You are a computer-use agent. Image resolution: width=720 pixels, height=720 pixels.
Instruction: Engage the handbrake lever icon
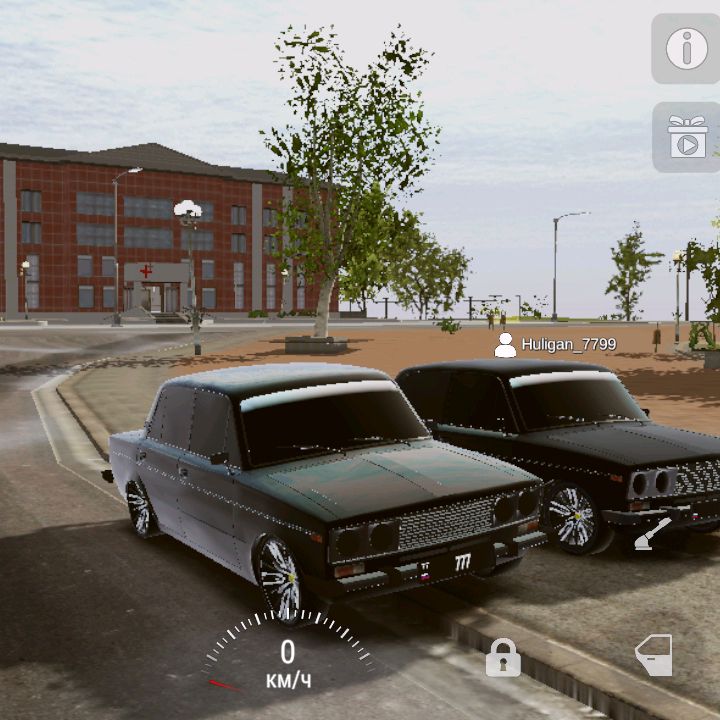(x=653, y=533)
